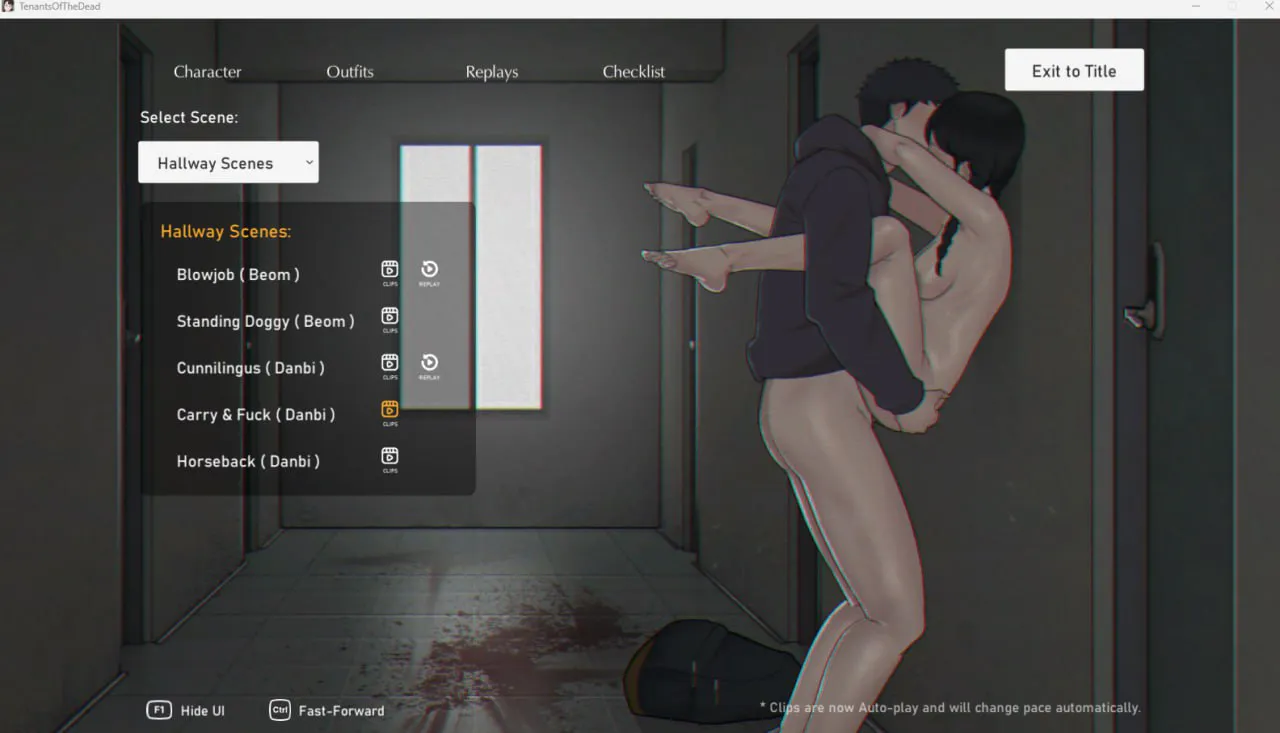Screen dimensions: 1280x733
Task: Open the Outfits tab
Action: pos(350,72)
